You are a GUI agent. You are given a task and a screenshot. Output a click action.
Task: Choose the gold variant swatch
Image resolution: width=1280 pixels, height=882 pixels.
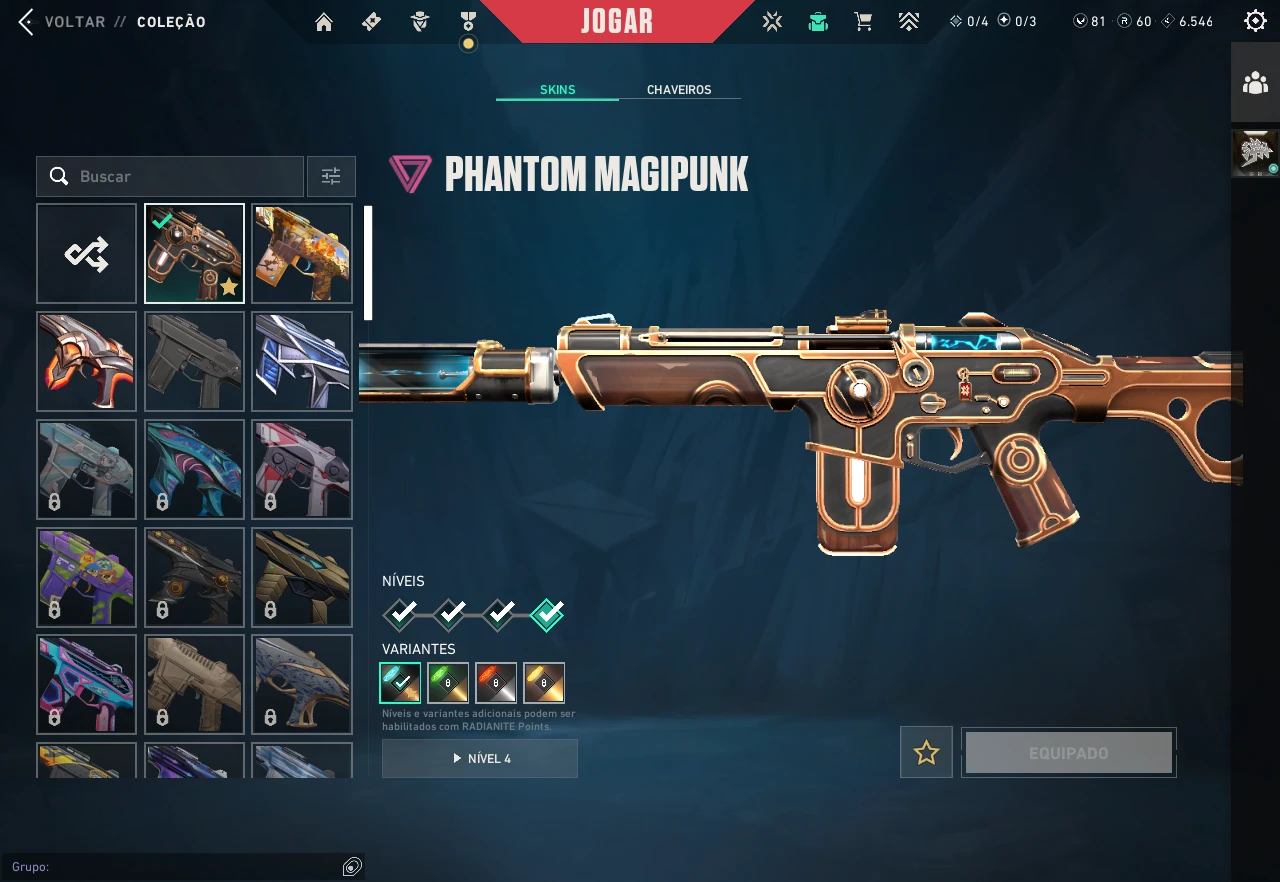pos(544,683)
